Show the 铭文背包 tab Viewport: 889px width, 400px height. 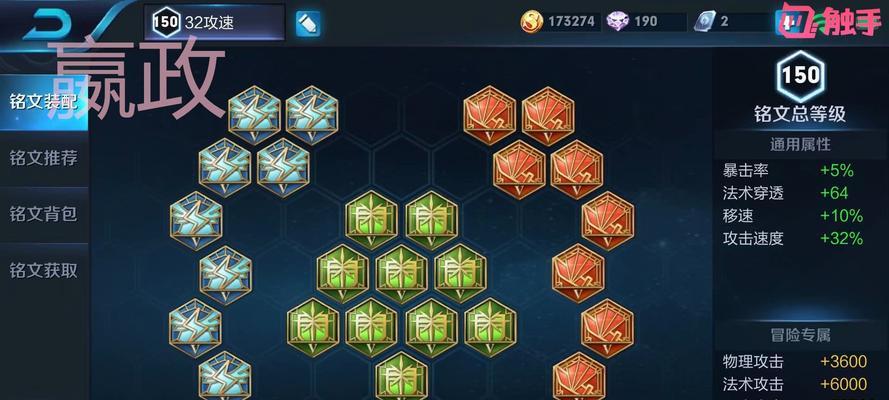point(43,214)
